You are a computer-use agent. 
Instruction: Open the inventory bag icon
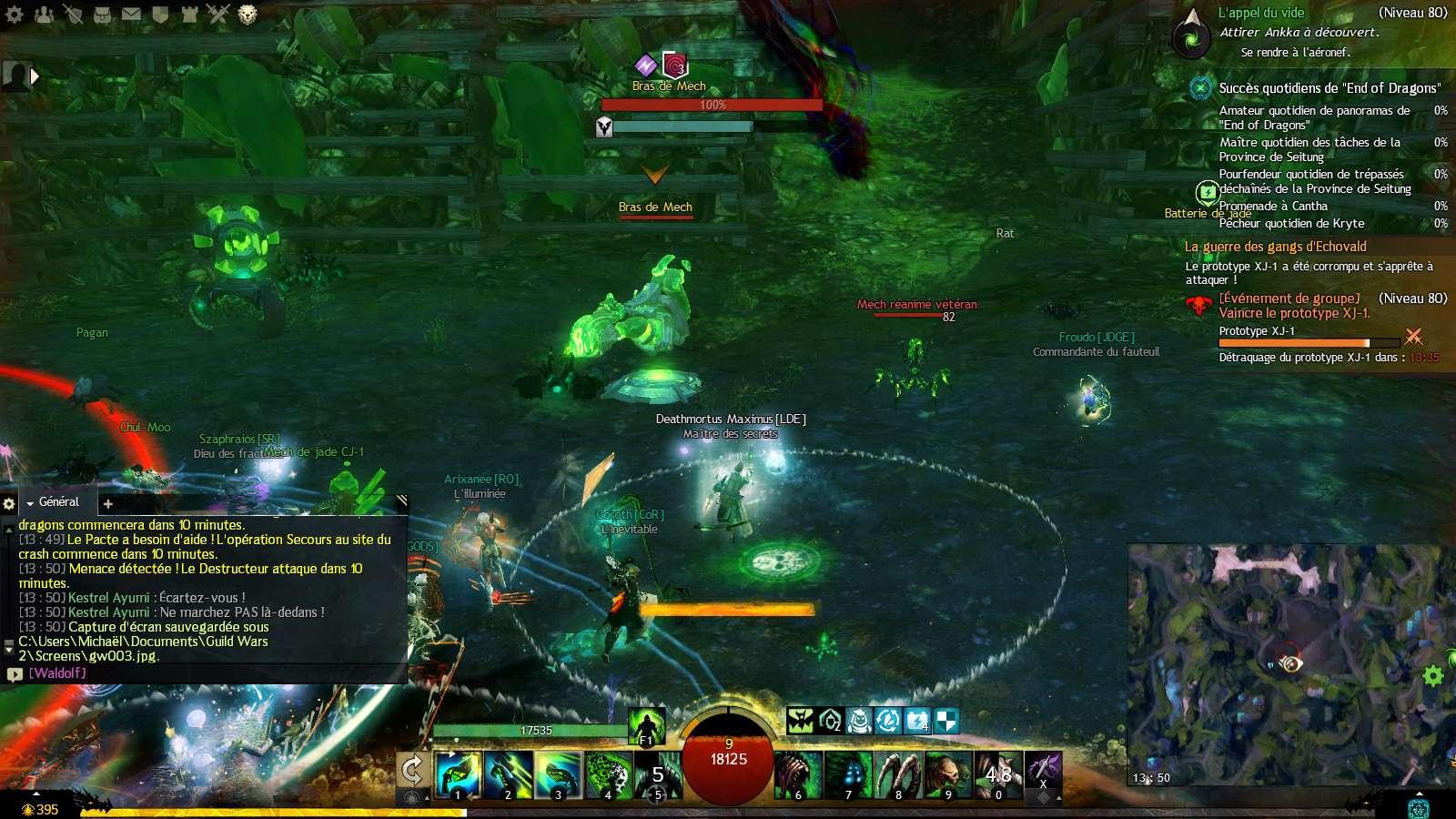(x=102, y=12)
